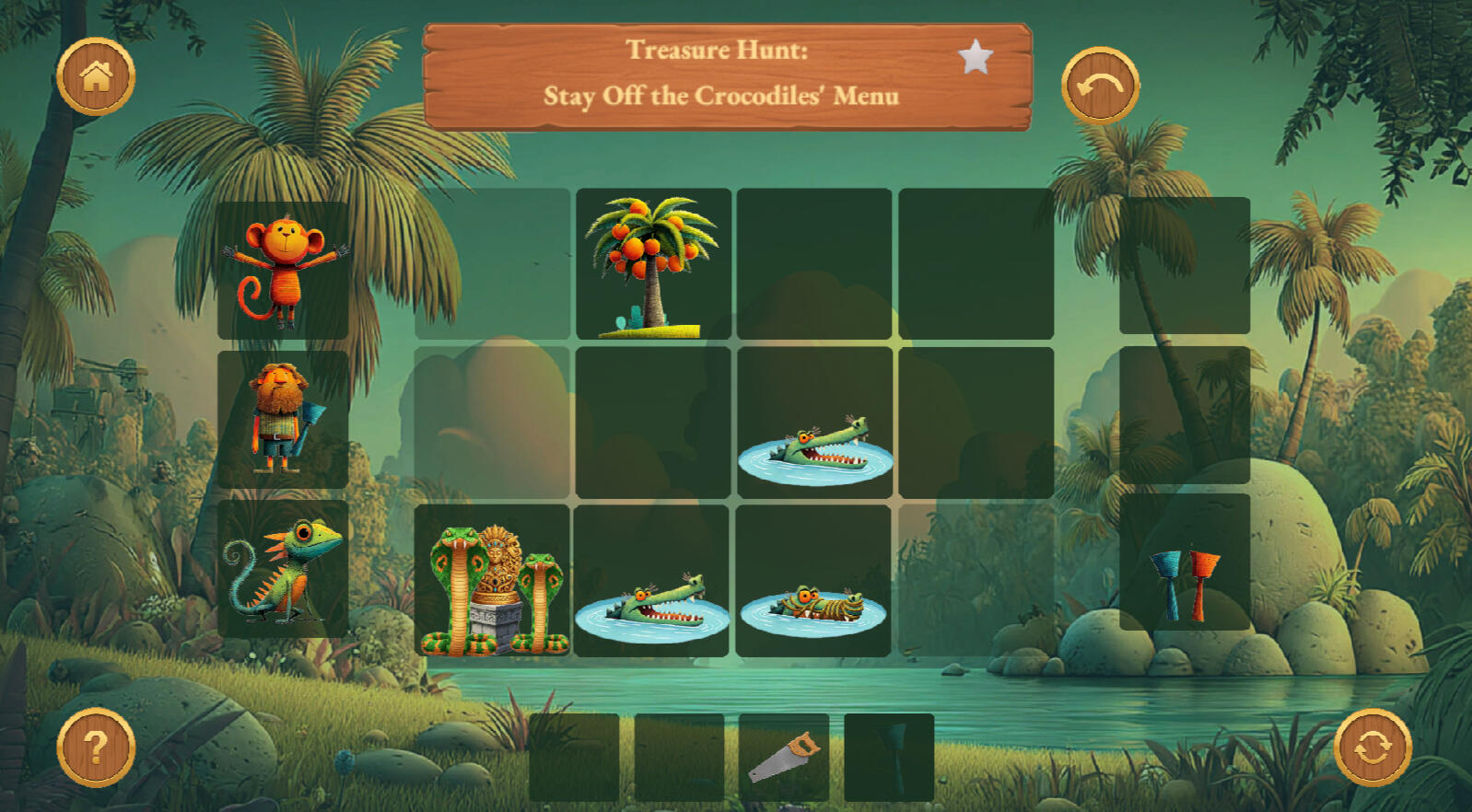Viewport: 1472px width, 812px height.
Task: Select the orange palm tree board tile
Action: tap(653, 264)
